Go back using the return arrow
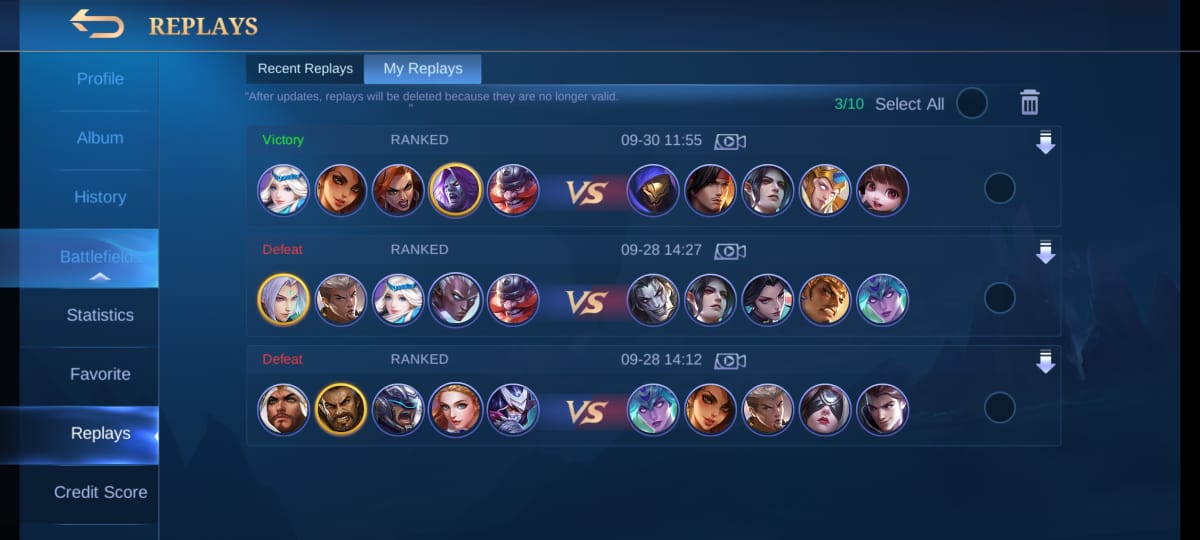Image resolution: width=1200 pixels, height=540 pixels. pos(97,24)
